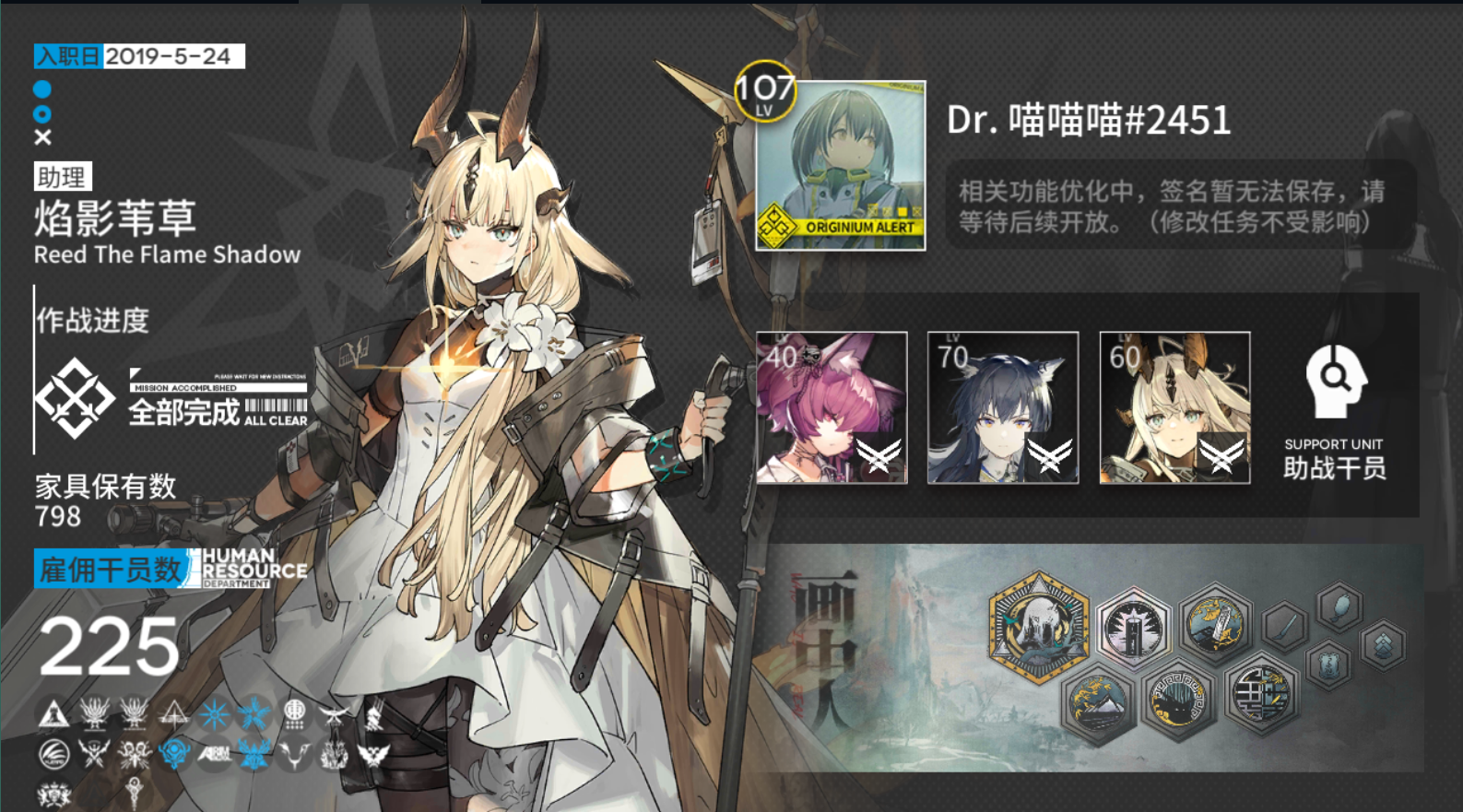Image resolution: width=1463 pixels, height=812 pixels.
Task: Click the black cat hexagonal medal
Action: [x=1176, y=700]
